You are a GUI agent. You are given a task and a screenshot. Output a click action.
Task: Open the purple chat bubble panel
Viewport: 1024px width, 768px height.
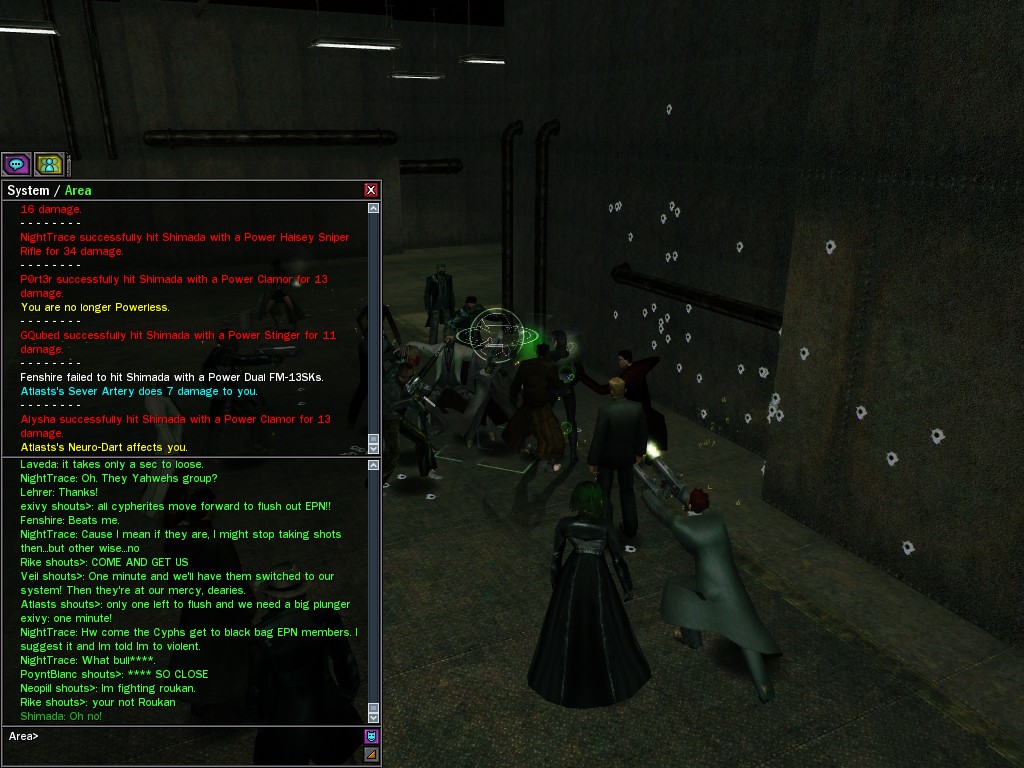(x=16, y=164)
